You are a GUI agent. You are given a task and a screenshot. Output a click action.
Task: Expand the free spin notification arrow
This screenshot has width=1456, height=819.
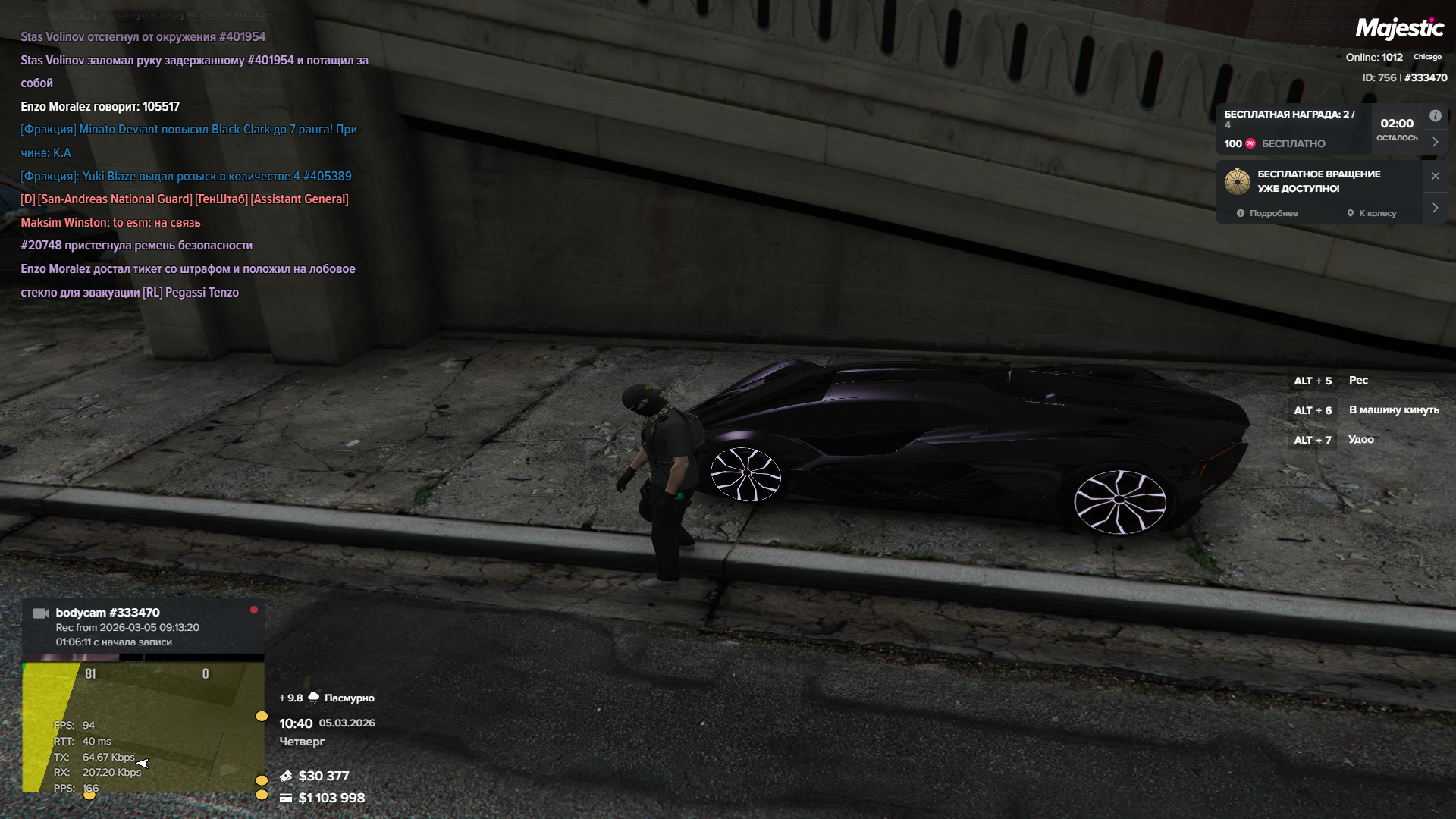(1435, 208)
